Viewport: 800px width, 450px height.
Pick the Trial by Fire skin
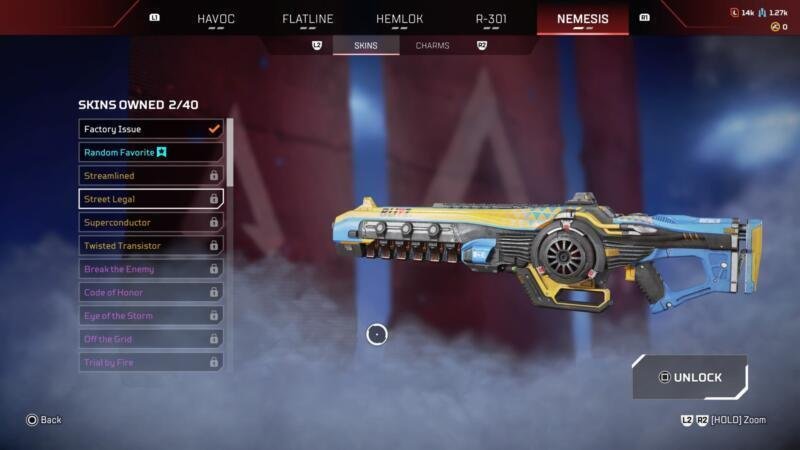pos(151,362)
